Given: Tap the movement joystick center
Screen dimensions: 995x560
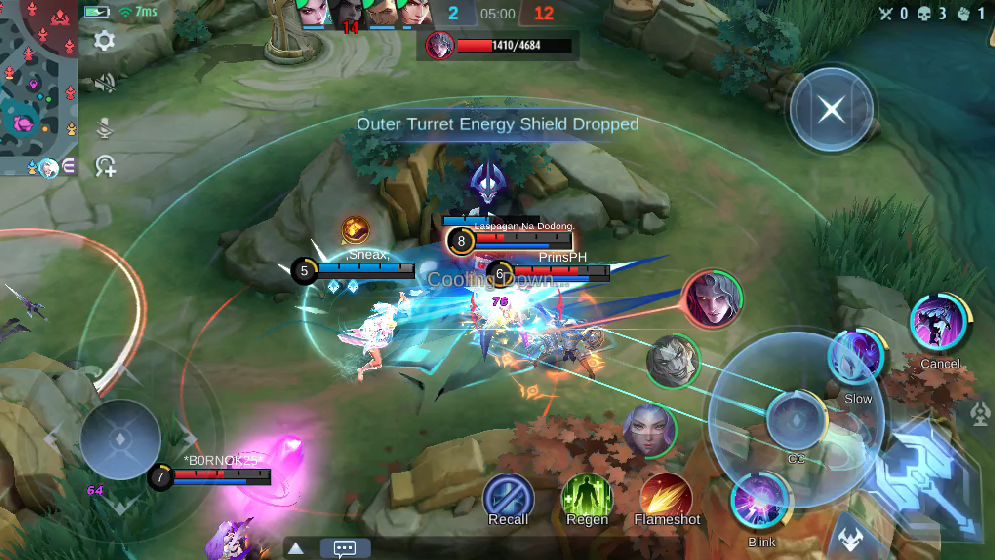Looking at the screenshot, I should tap(120, 439).
